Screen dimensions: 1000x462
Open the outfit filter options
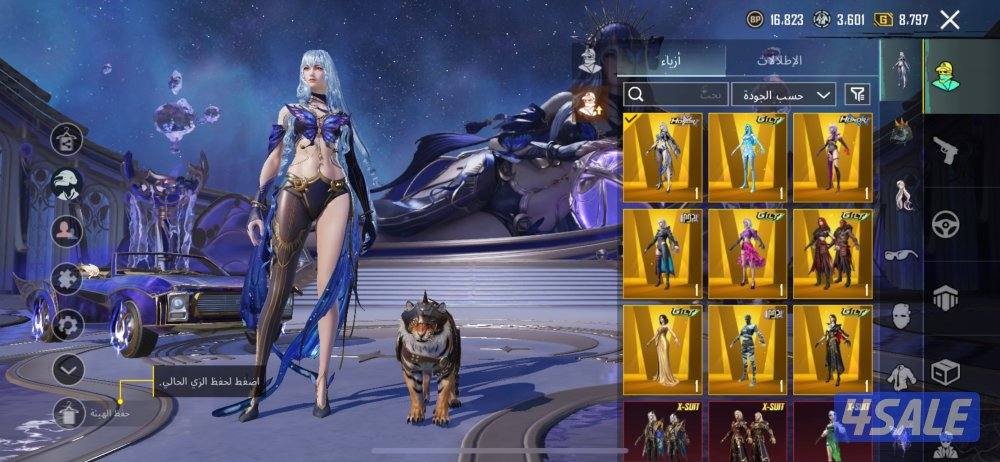(857, 94)
